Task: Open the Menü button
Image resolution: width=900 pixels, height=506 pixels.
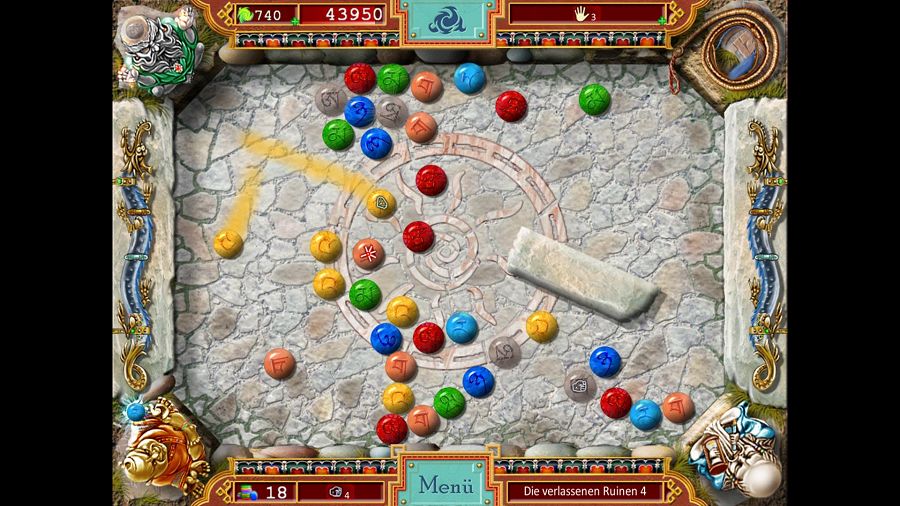Action: 445,485
